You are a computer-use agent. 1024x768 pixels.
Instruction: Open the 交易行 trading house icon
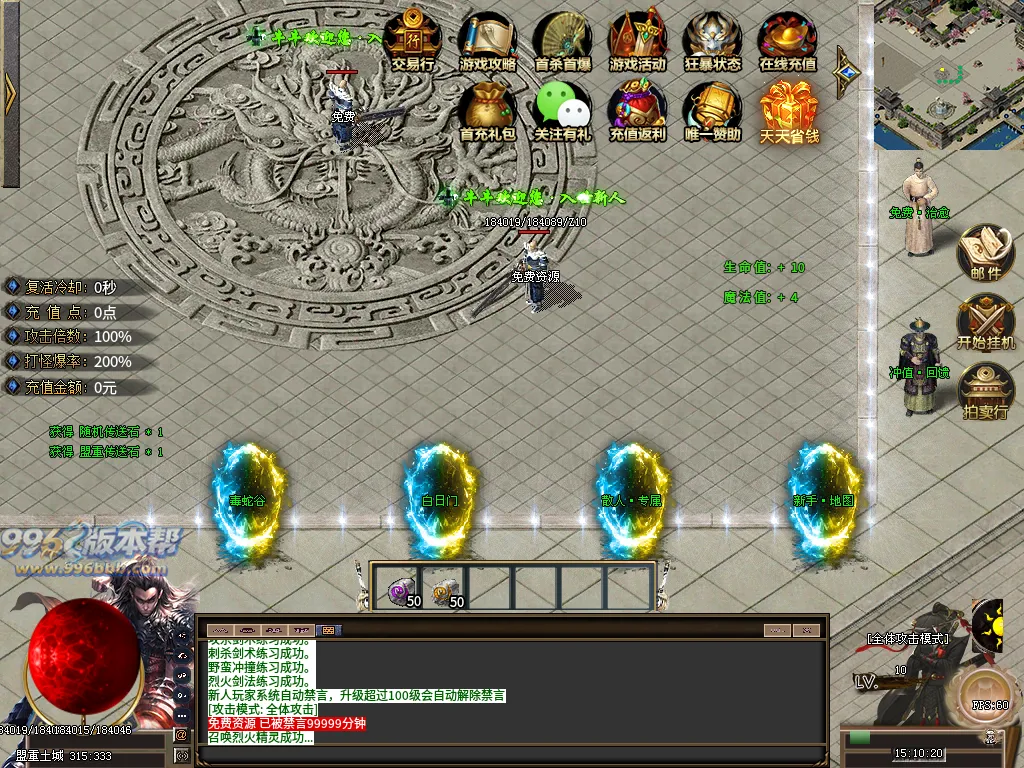412,38
